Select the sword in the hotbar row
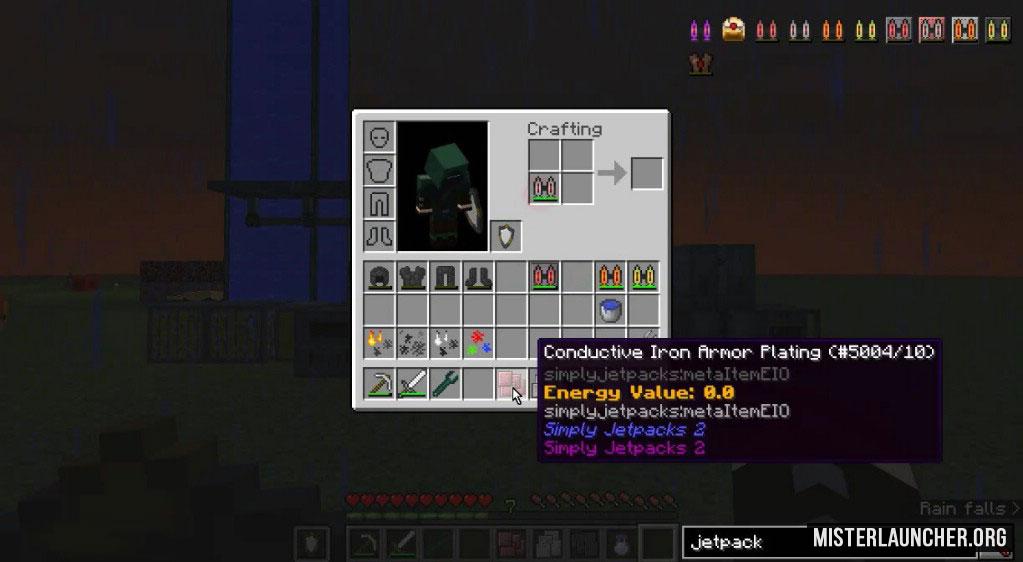 [x=413, y=384]
